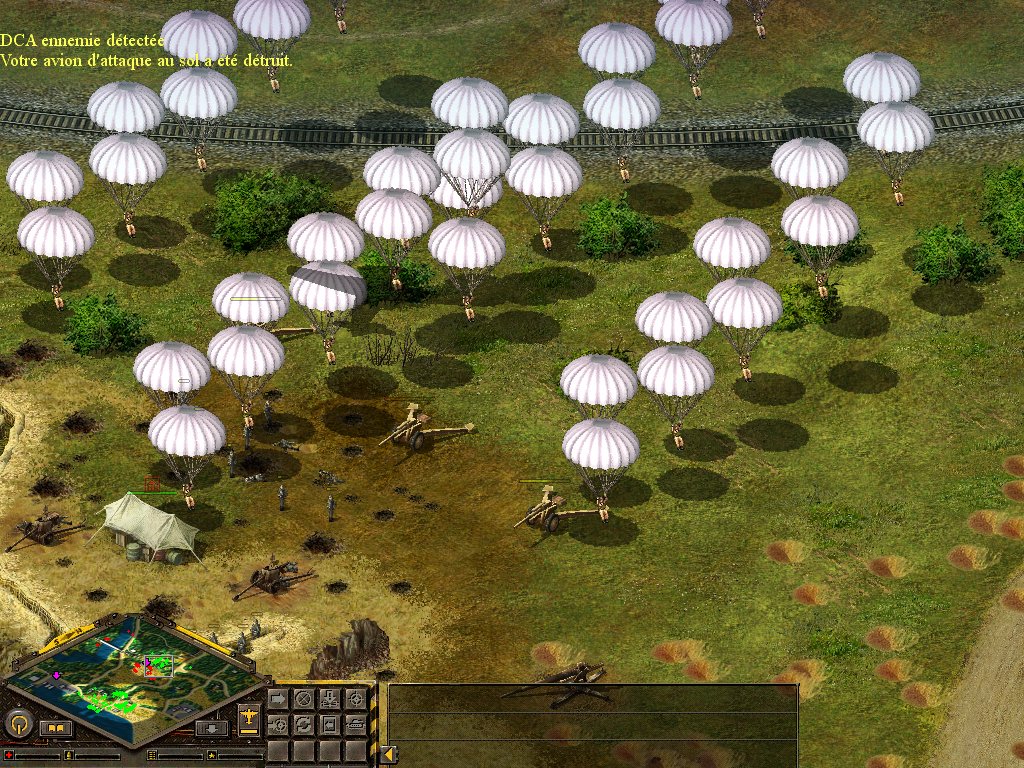Click the down-arrow button beside the minimap
This screenshot has width=1024, height=768.
211,728
